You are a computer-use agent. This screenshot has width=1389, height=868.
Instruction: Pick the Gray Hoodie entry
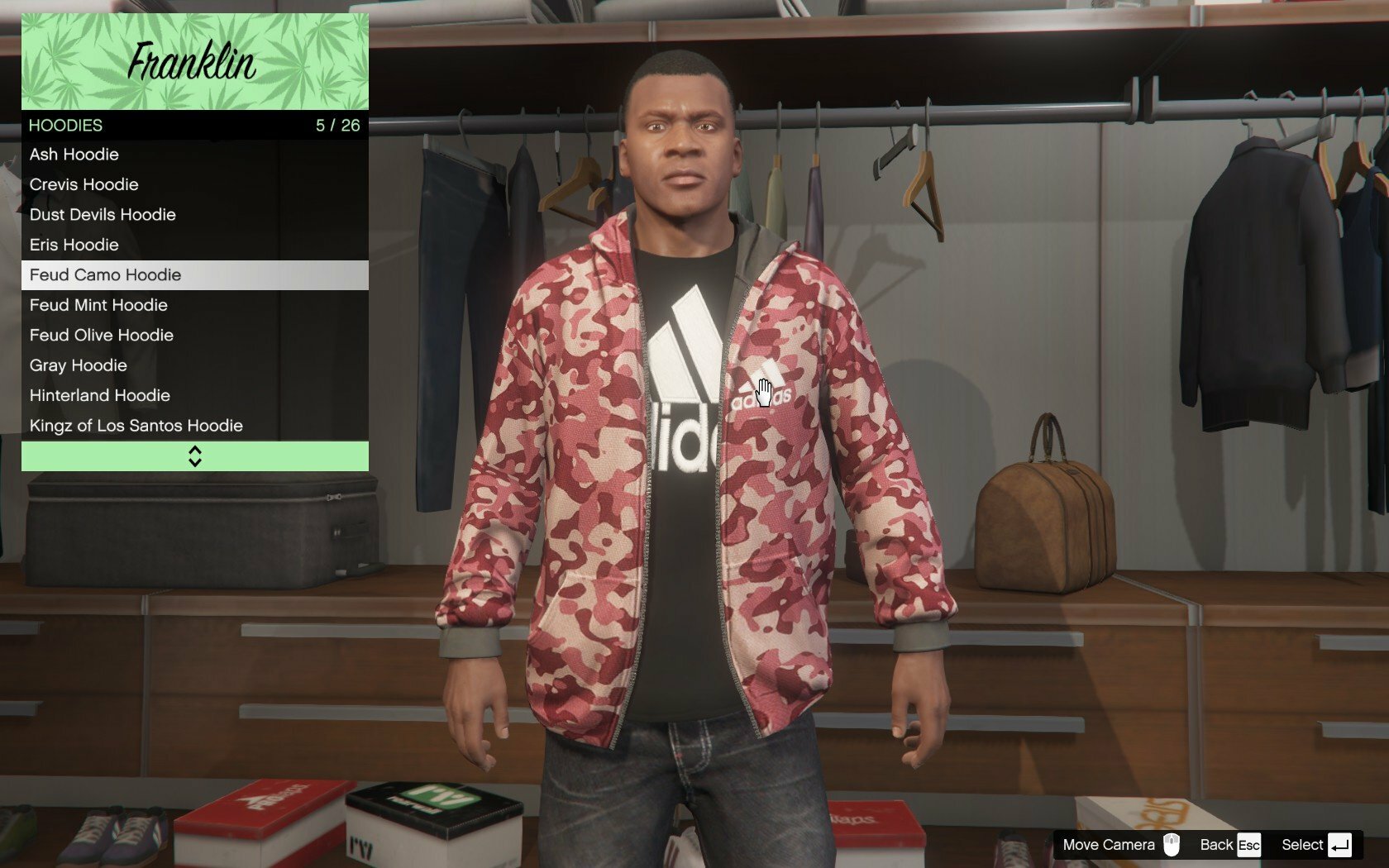click(194, 365)
